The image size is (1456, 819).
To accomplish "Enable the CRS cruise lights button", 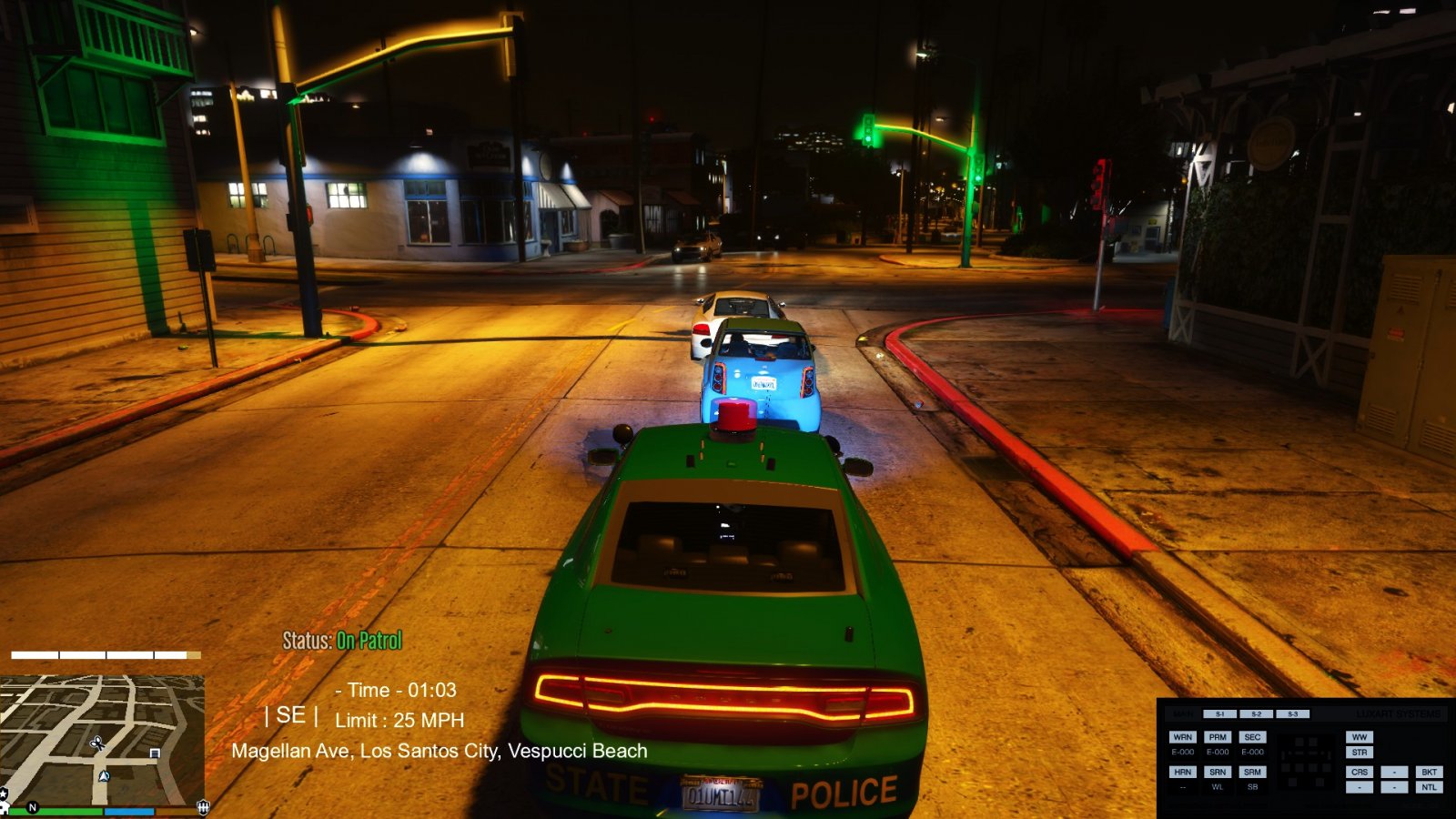I will pos(1359,772).
